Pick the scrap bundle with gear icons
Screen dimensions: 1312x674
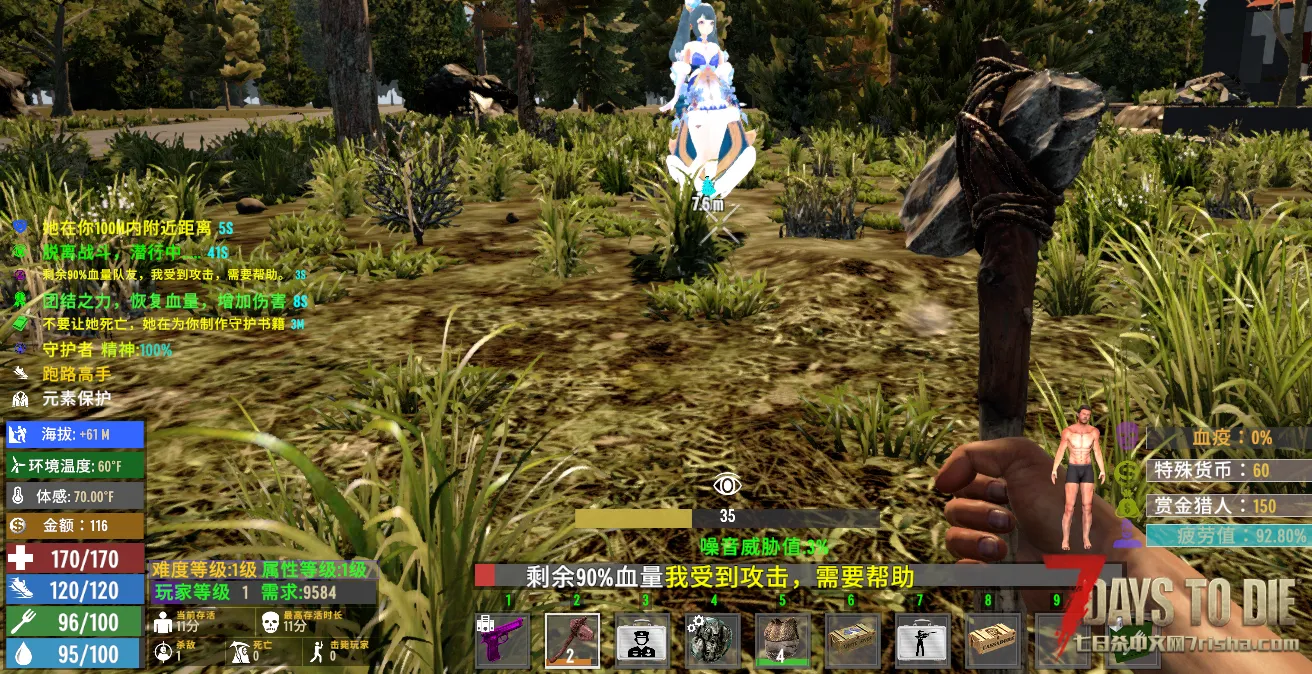coord(712,641)
